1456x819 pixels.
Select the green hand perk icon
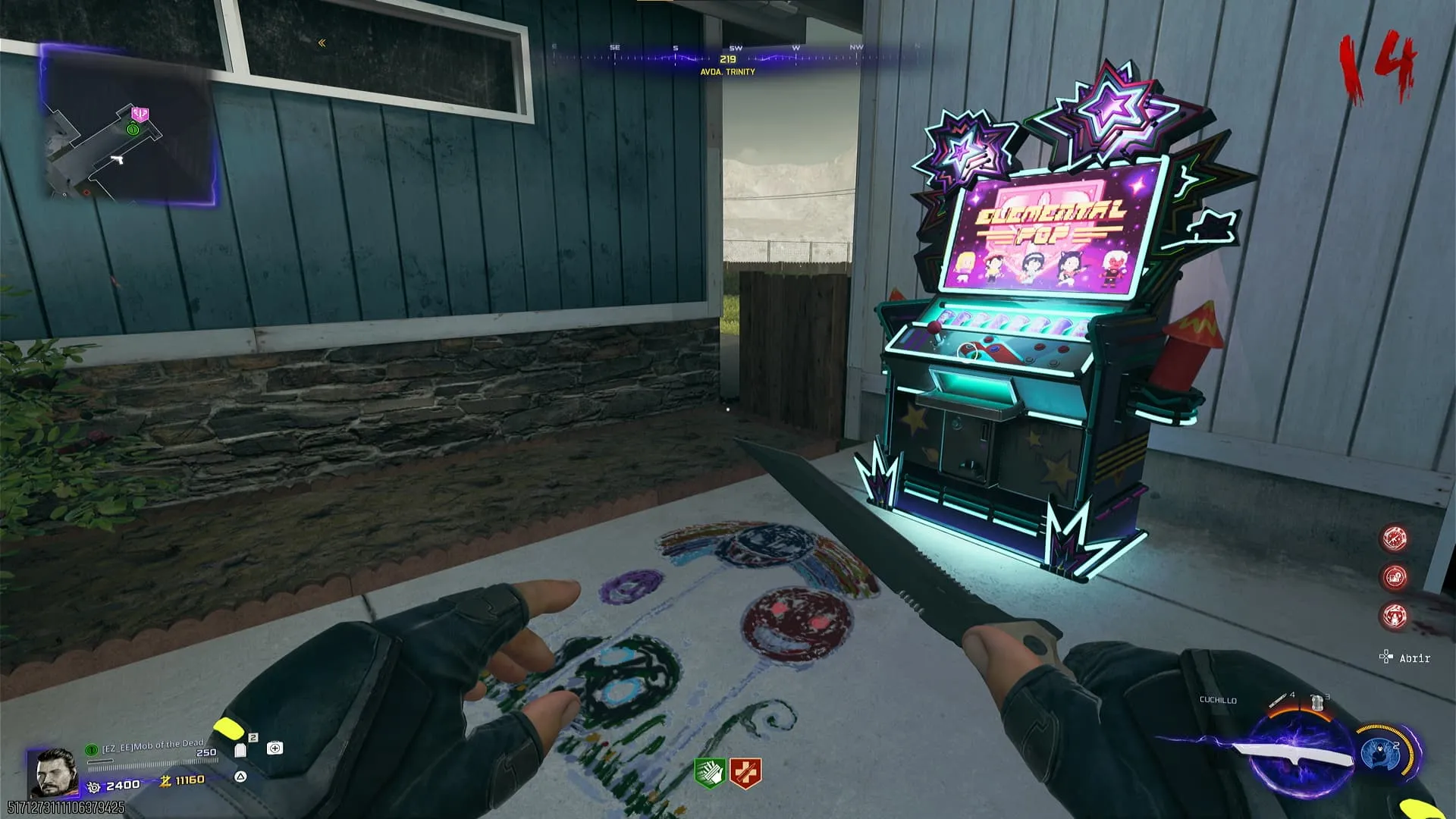click(709, 773)
